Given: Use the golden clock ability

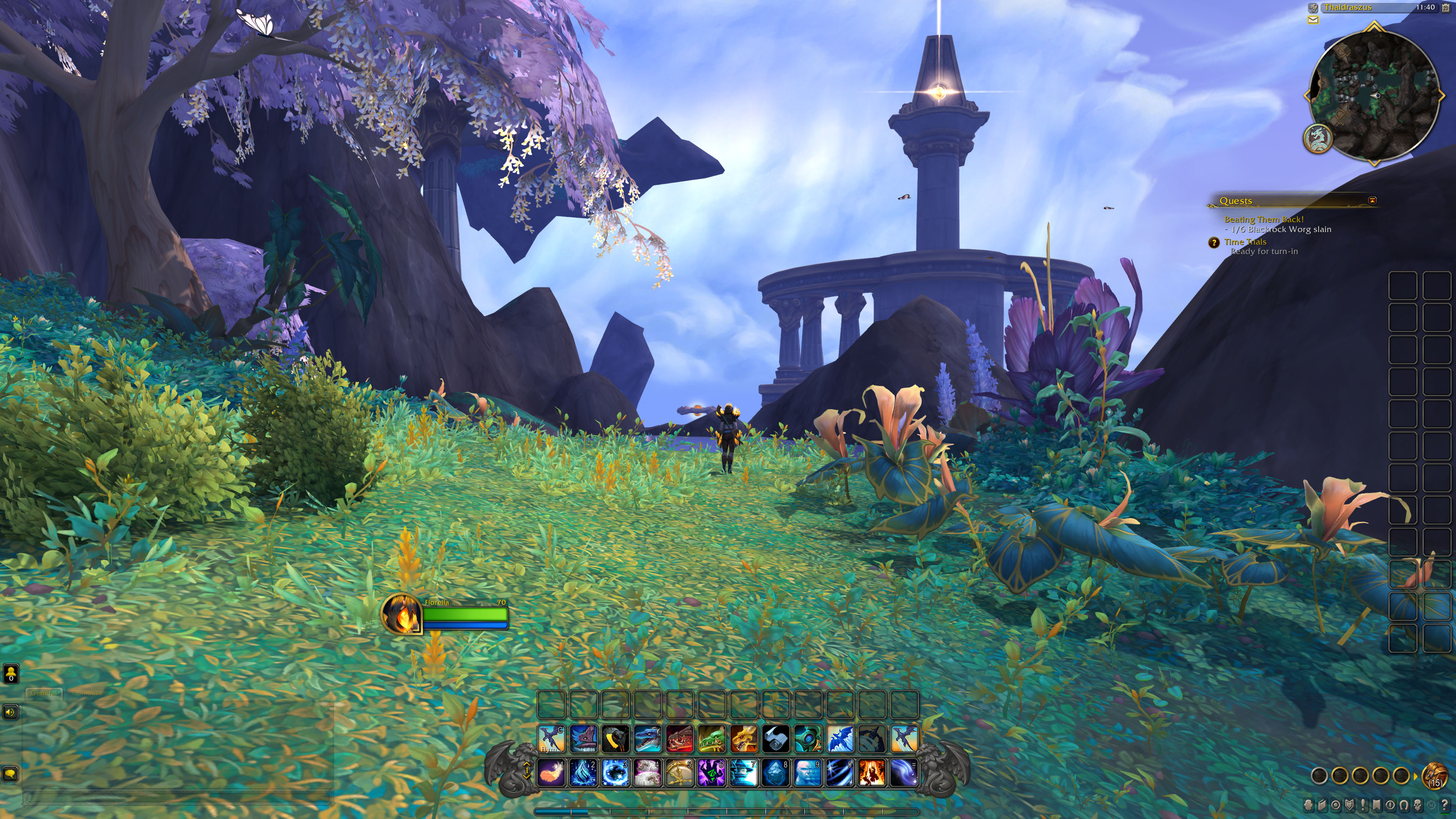Looking at the screenshot, I should (679, 773).
